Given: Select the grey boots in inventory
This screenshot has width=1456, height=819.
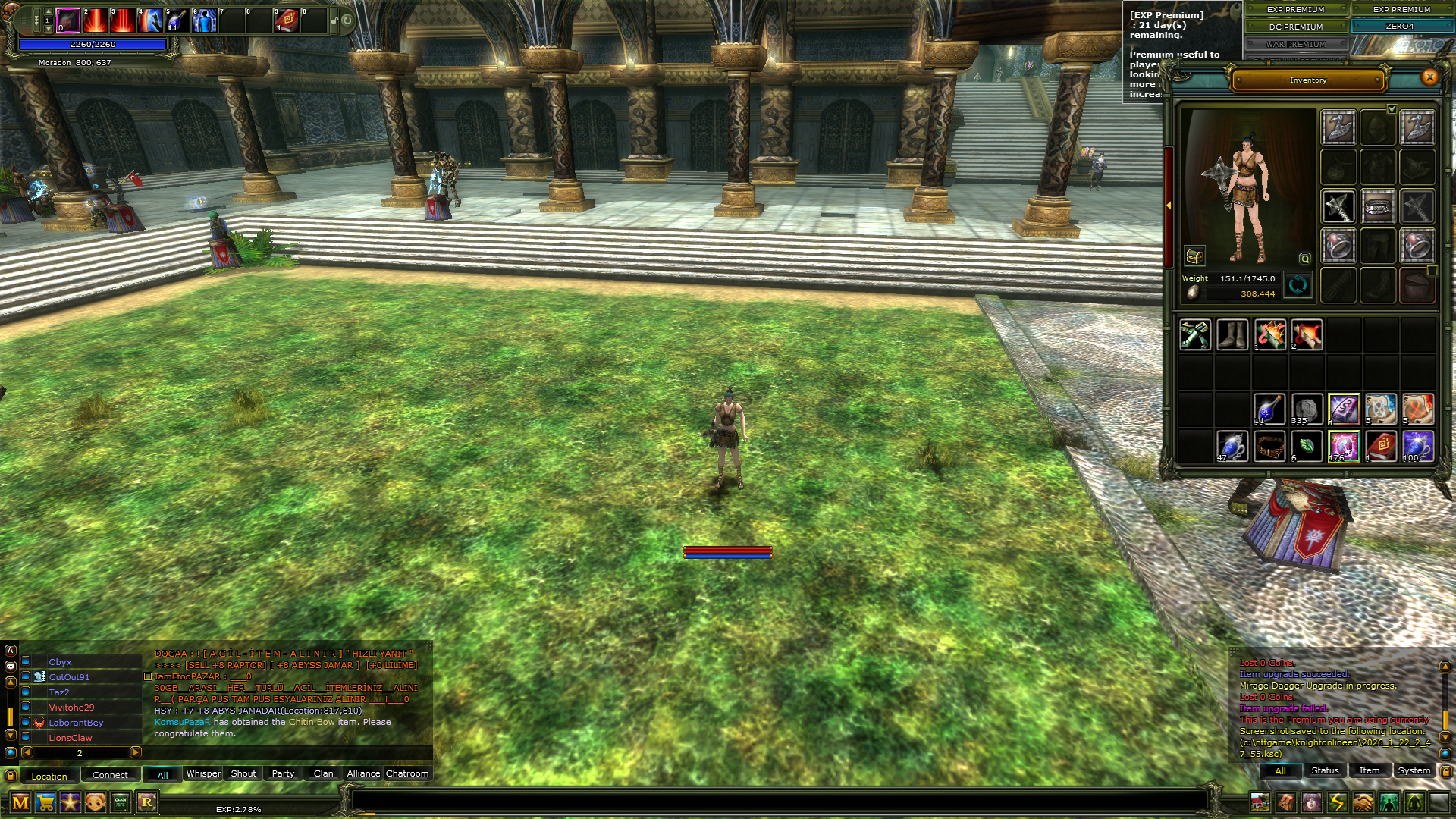Looking at the screenshot, I should (x=1232, y=334).
